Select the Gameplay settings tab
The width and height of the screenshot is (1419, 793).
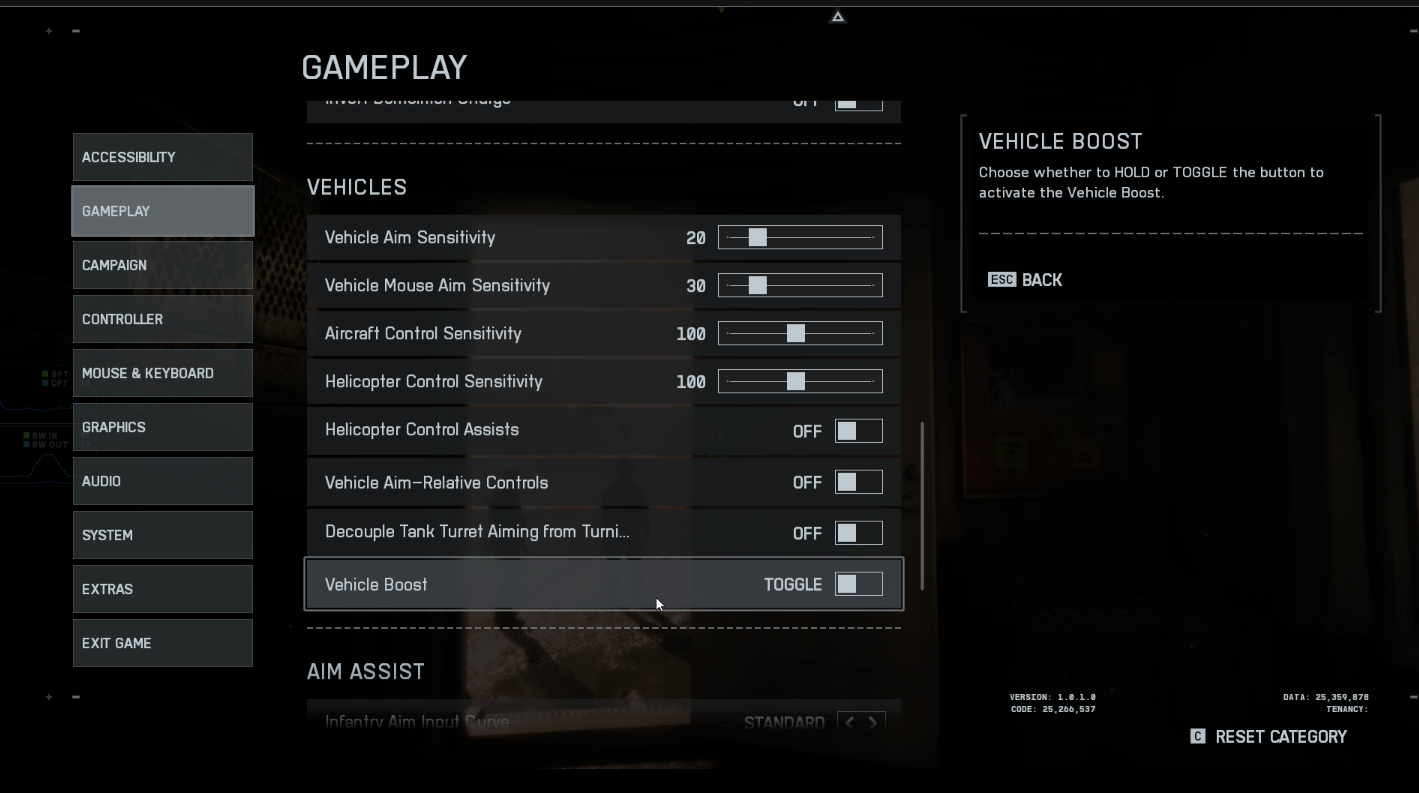click(162, 211)
